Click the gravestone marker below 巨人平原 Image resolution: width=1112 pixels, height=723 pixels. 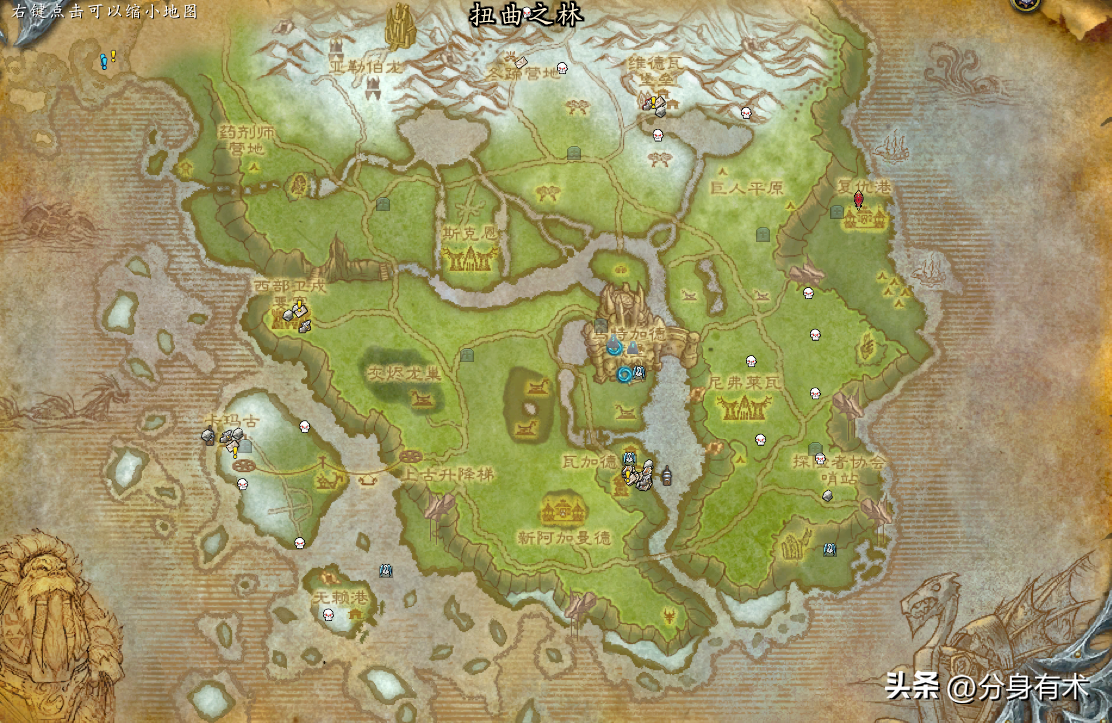(x=763, y=234)
